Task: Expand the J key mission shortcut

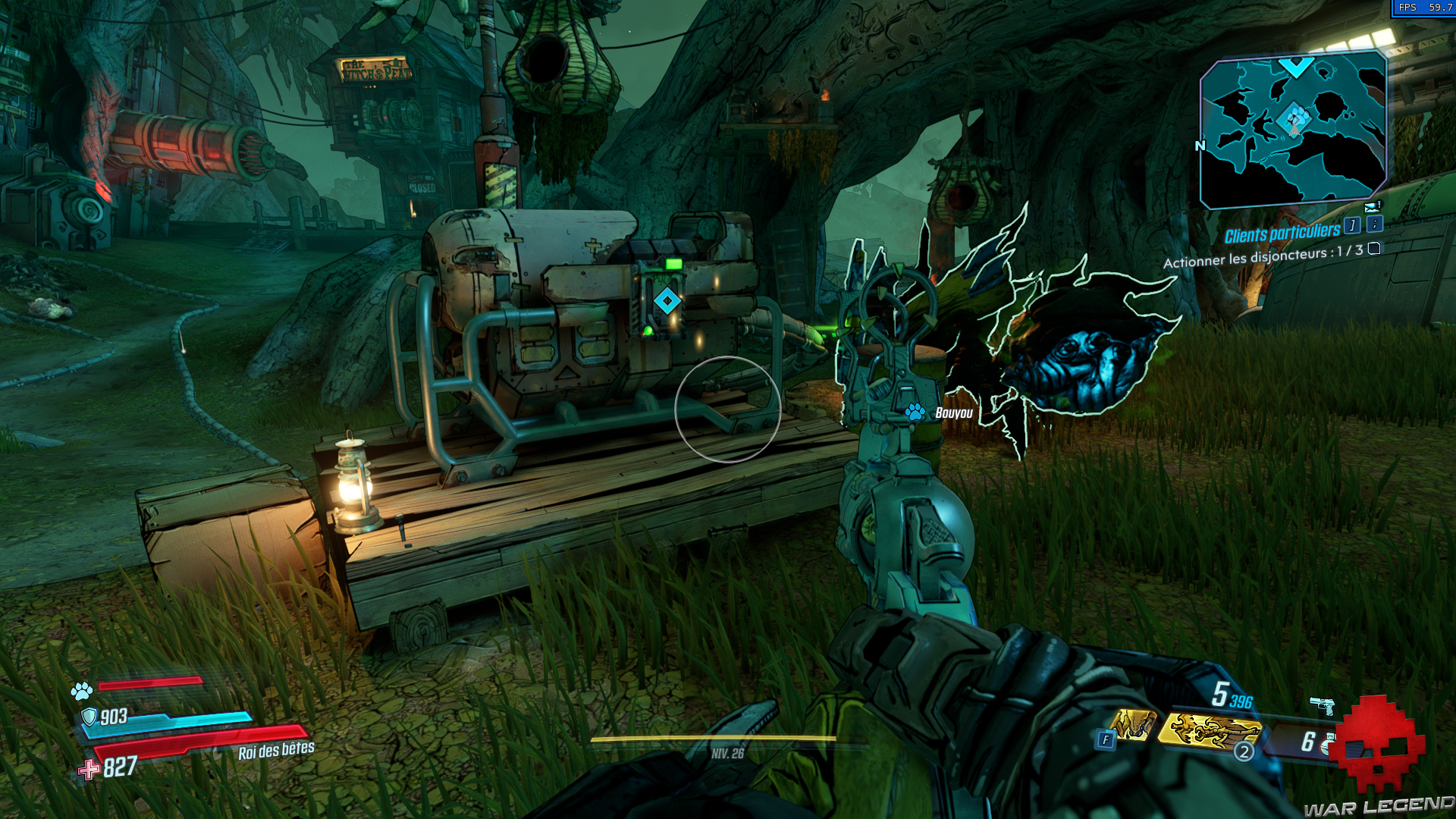Action: click(1351, 225)
